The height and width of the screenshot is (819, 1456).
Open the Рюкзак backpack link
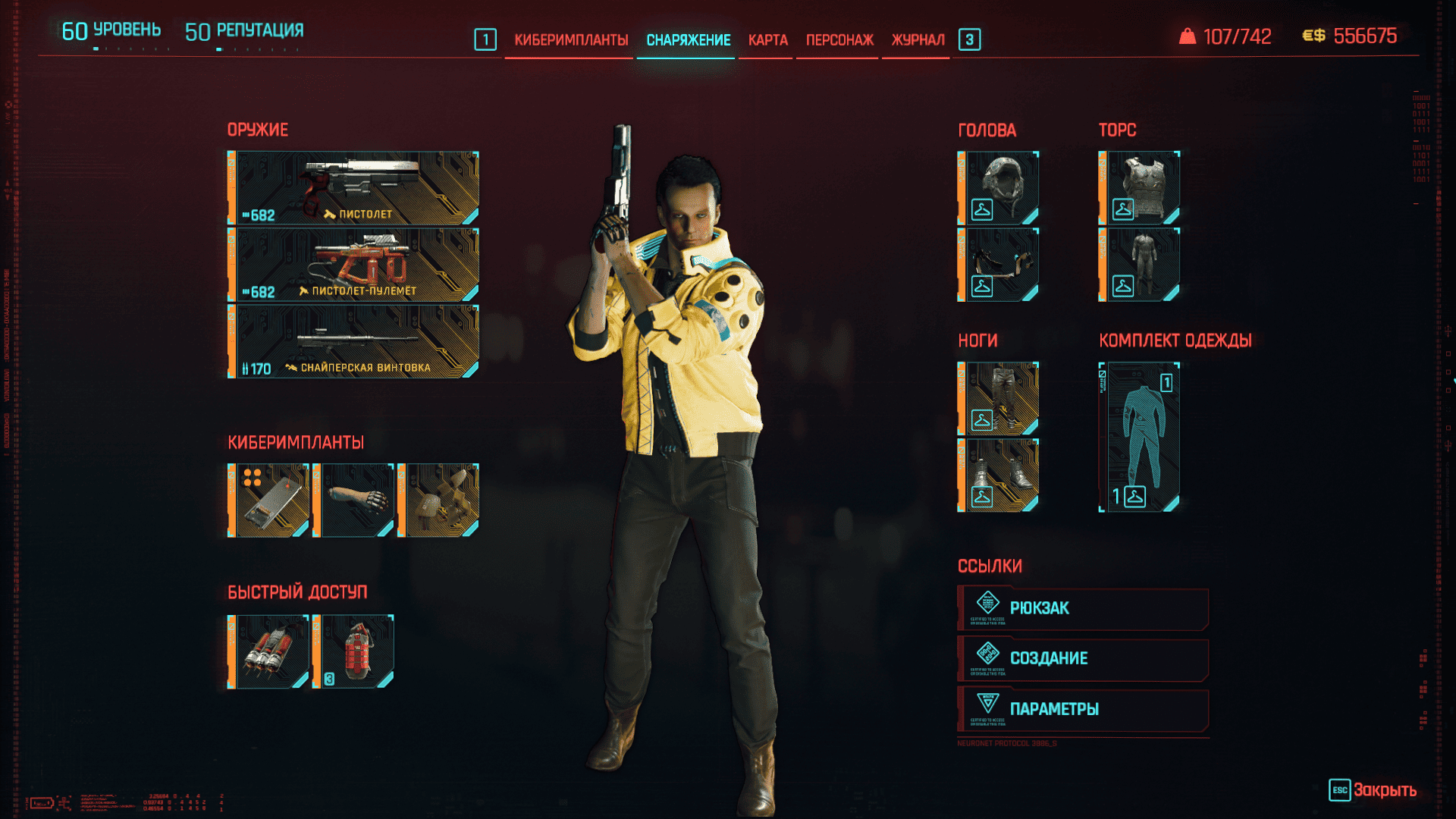(x=1083, y=608)
